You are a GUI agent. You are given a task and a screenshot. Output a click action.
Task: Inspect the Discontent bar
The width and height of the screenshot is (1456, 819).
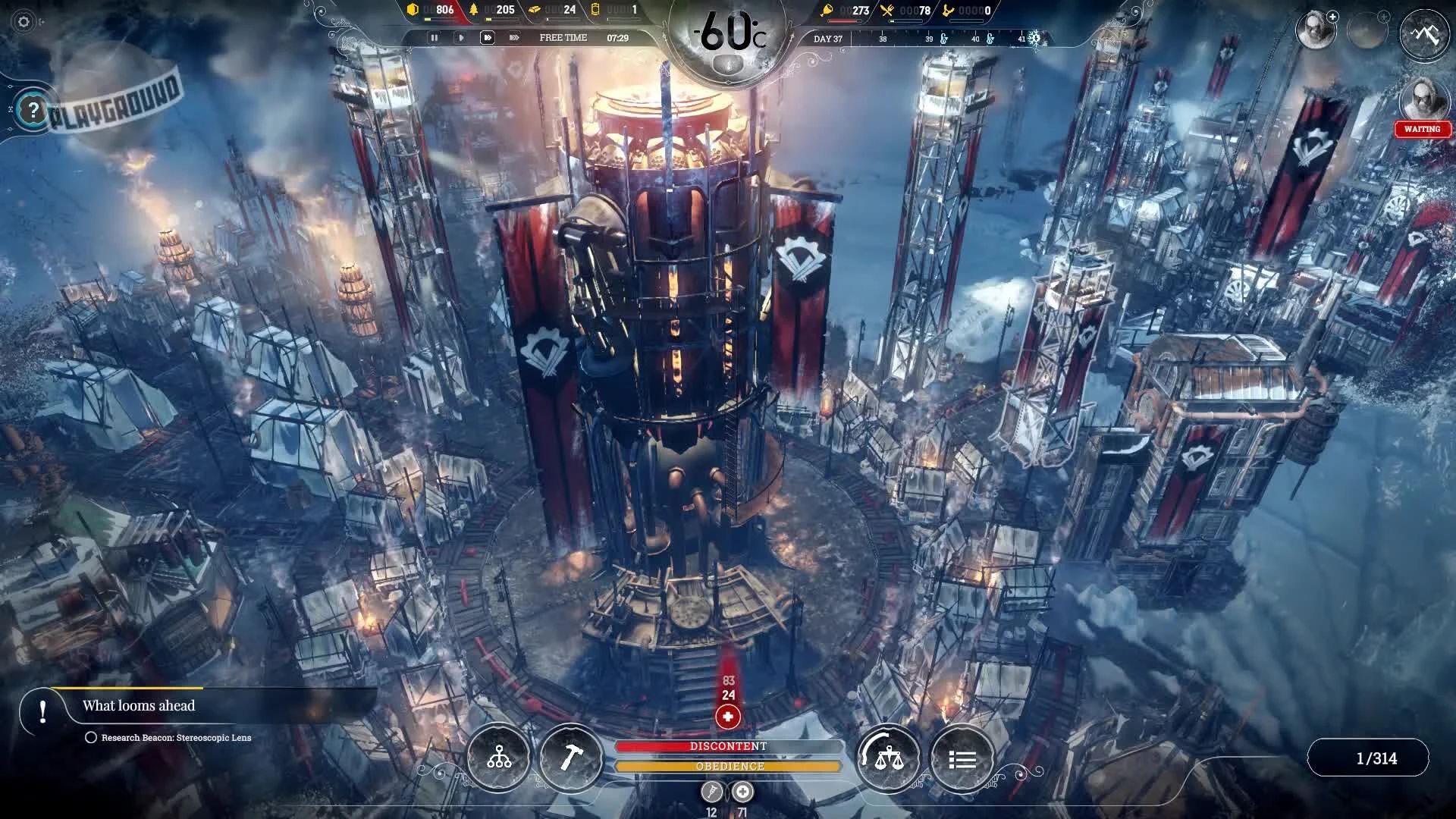[729, 745]
